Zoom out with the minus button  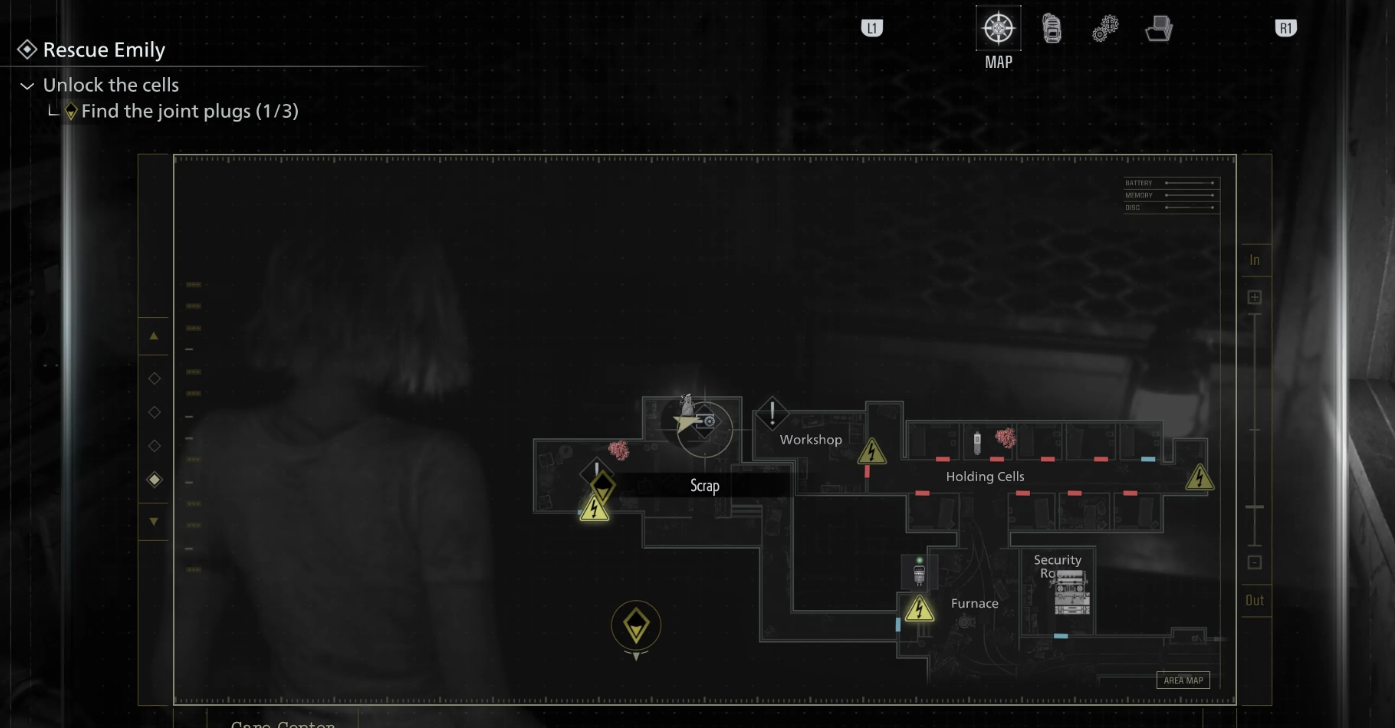pyautogui.click(x=1254, y=562)
